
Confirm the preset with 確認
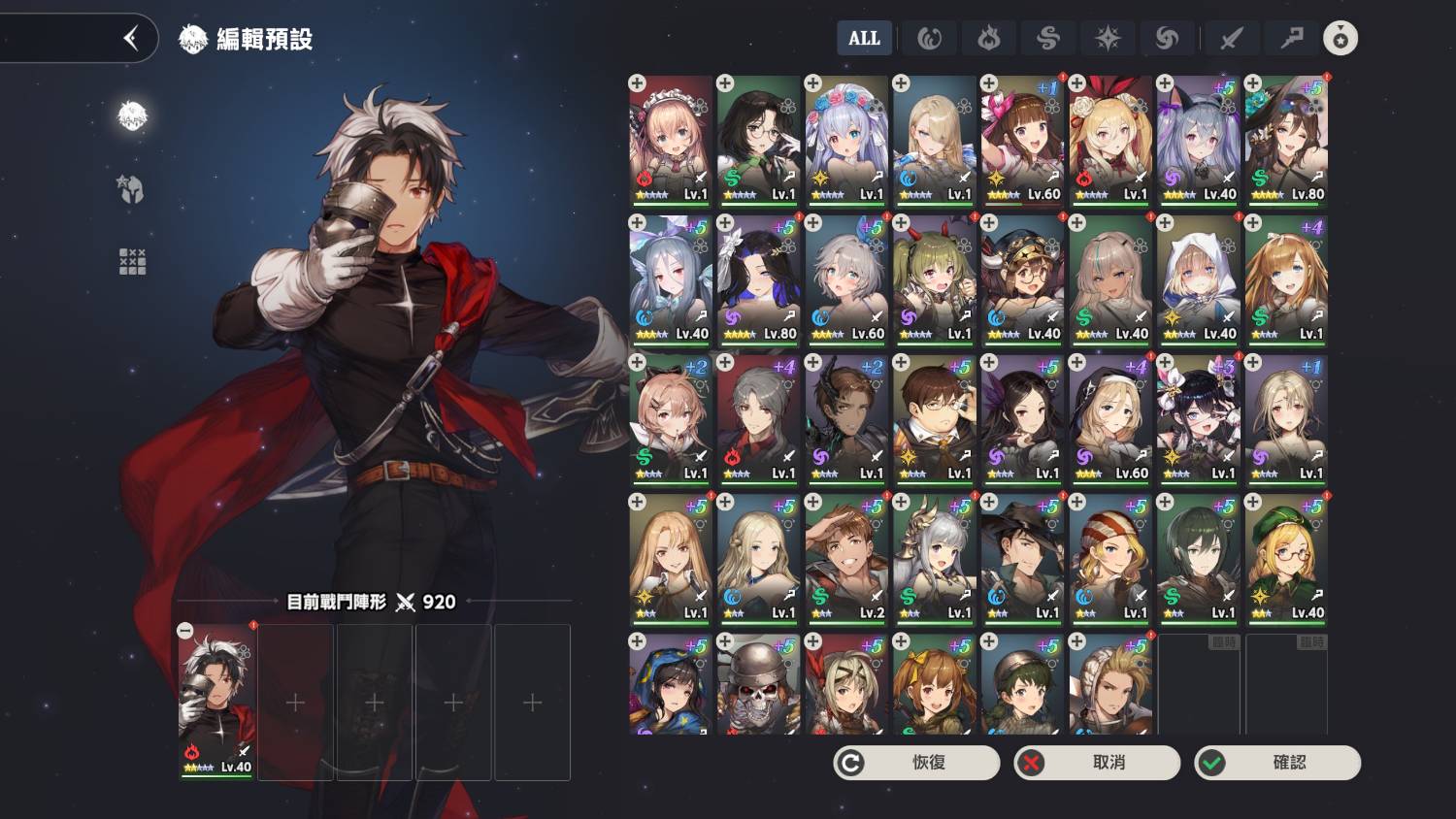tap(1277, 763)
